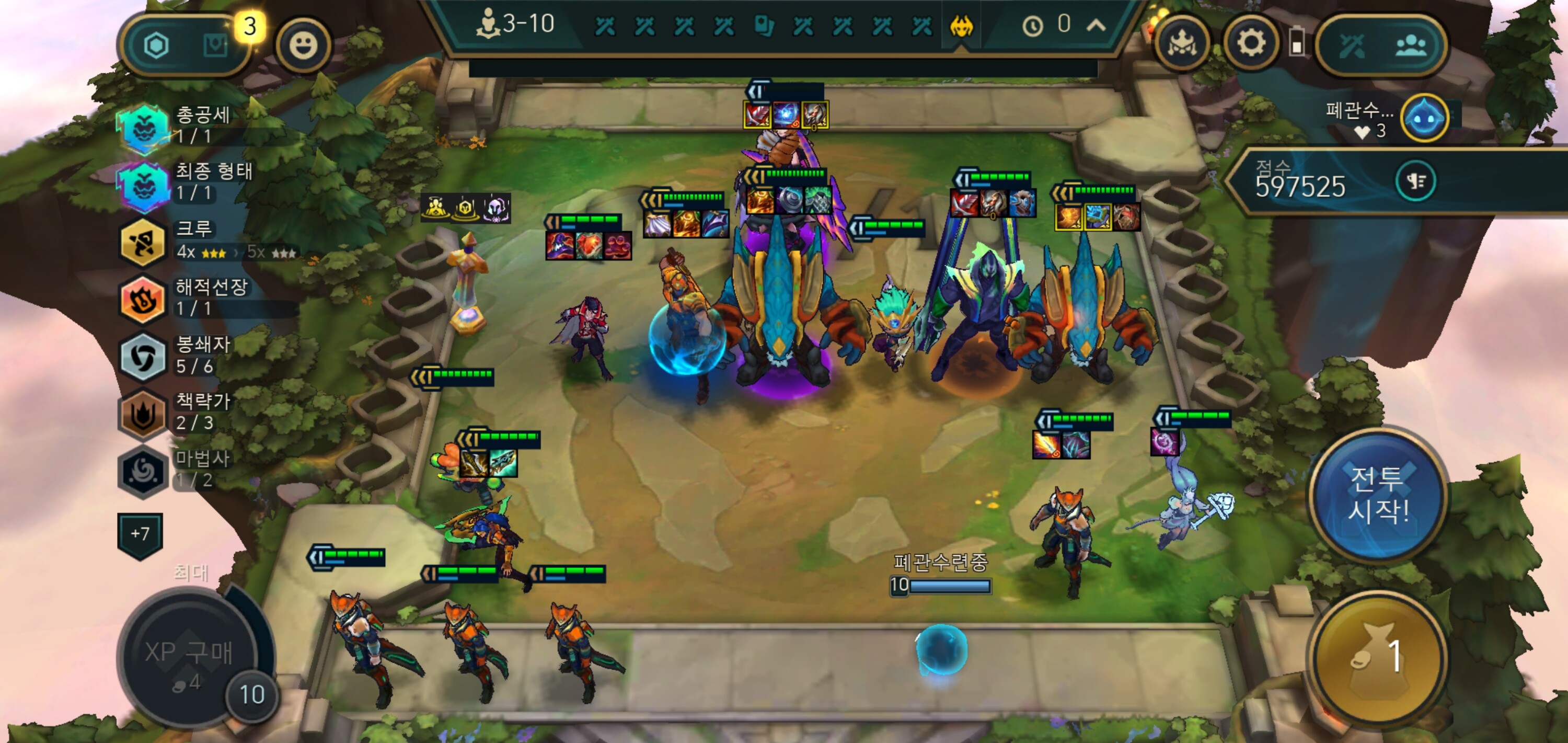The width and height of the screenshot is (1568, 743).
Task: Select the blue player portrait
Action: 1424,118
